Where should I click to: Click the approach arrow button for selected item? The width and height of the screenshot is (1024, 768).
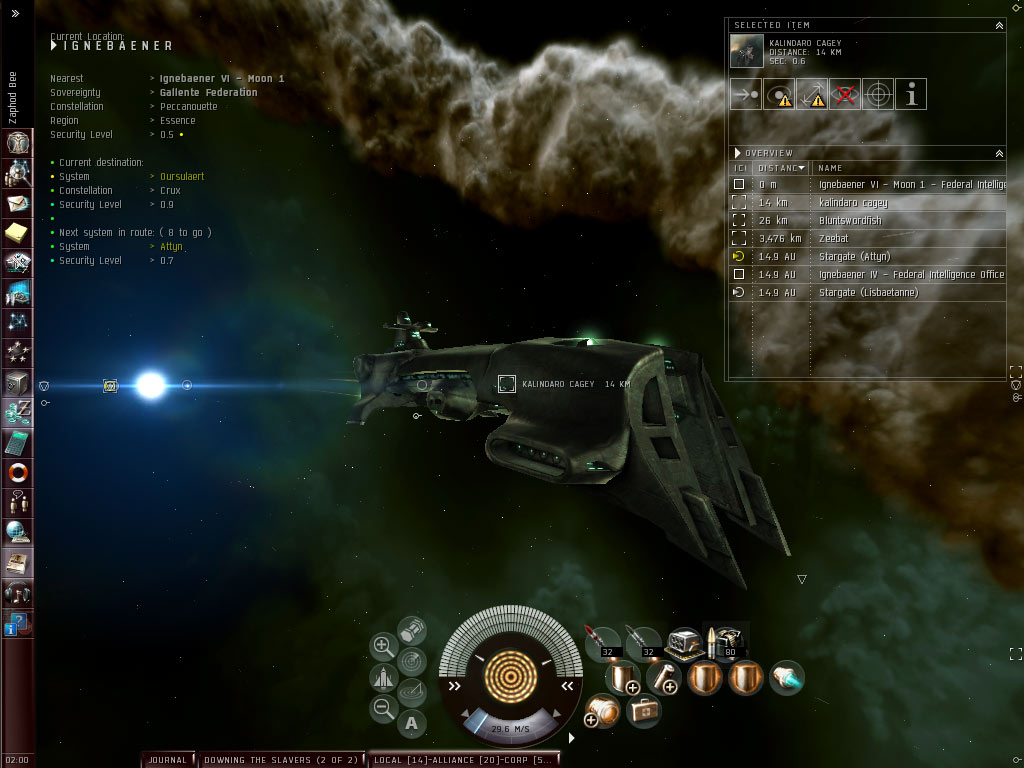point(745,95)
